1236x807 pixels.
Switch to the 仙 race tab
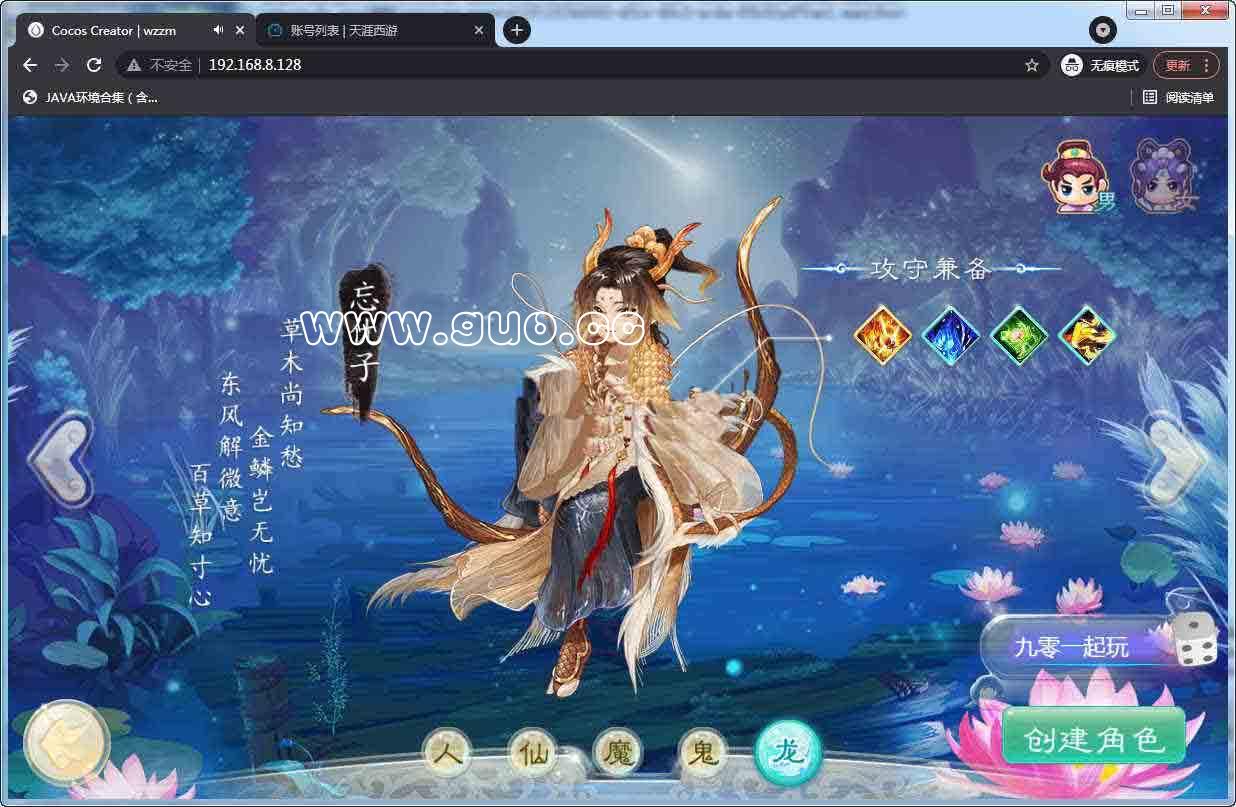[532, 753]
